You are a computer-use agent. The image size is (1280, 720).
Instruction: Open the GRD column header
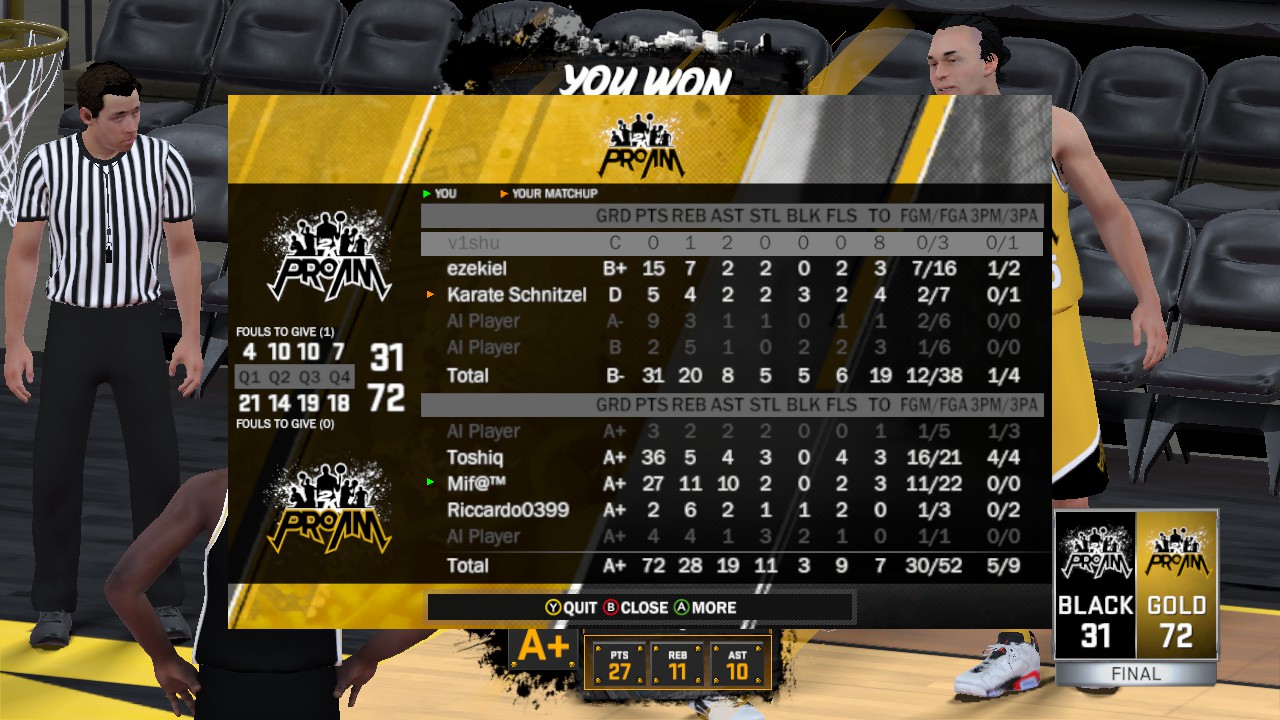pyautogui.click(x=615, y=216)
